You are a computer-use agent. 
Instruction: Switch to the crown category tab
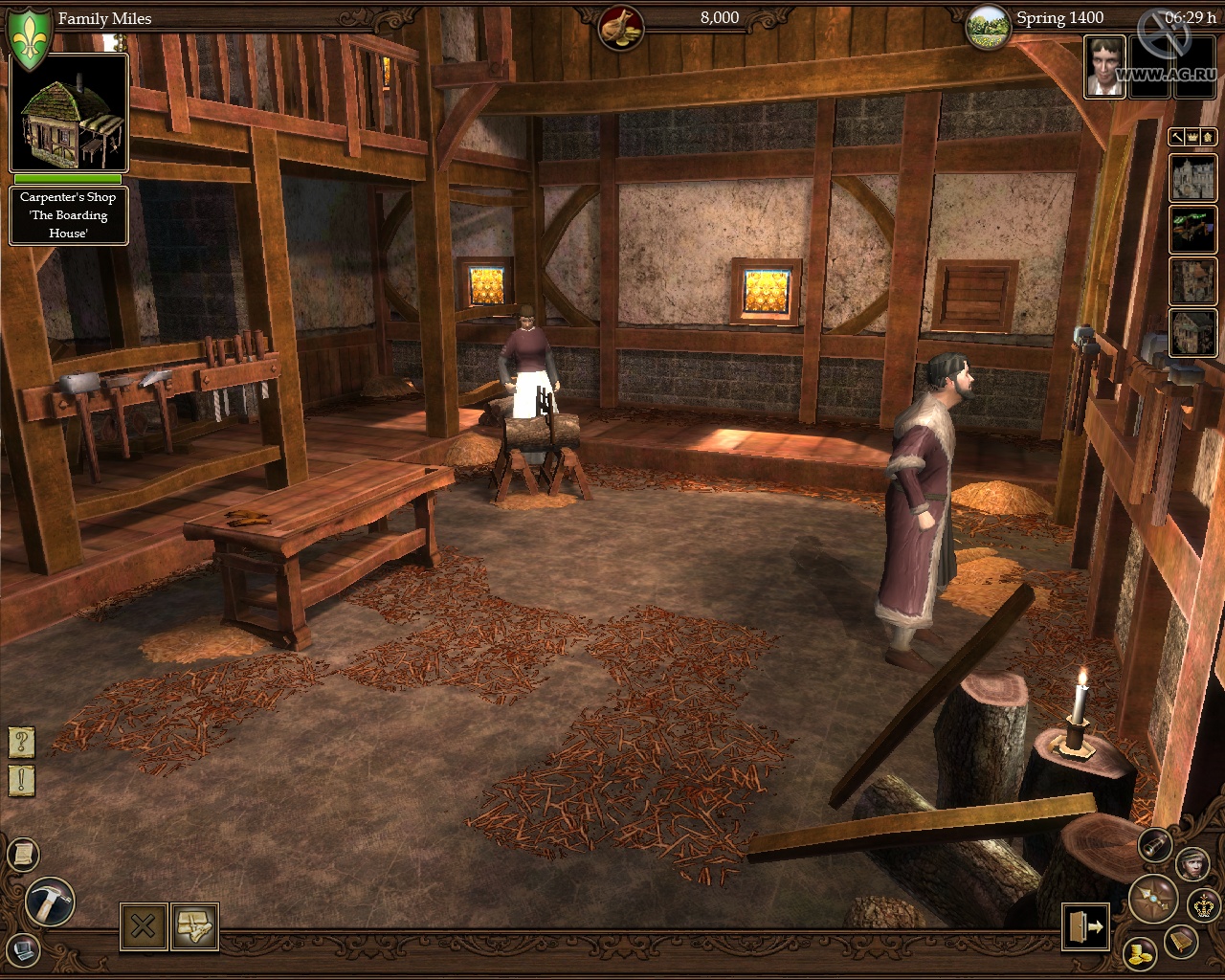pyautogui.click(x=1192, y=137)
